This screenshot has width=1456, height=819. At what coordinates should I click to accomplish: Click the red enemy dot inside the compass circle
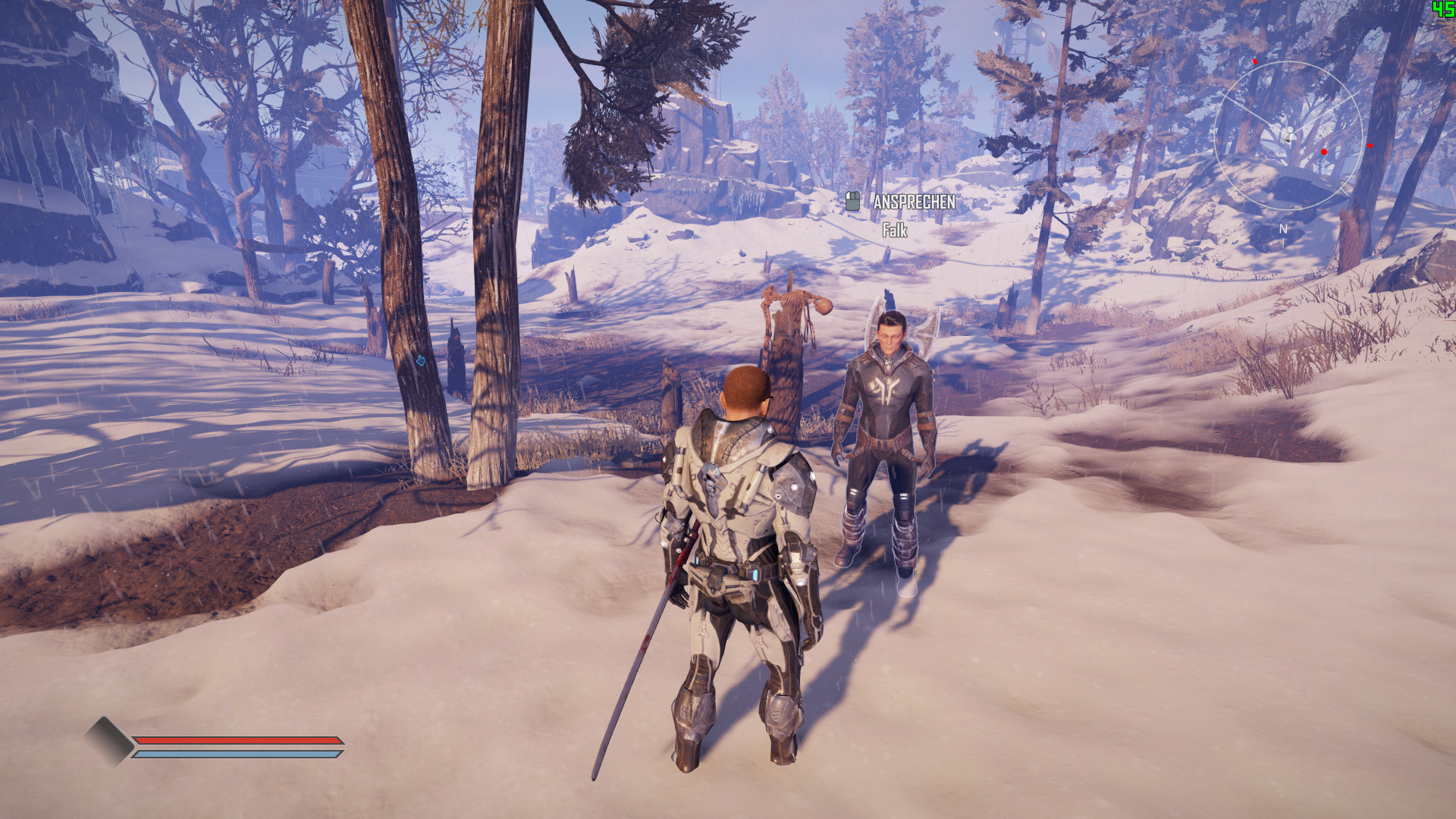coord(1324,152)
